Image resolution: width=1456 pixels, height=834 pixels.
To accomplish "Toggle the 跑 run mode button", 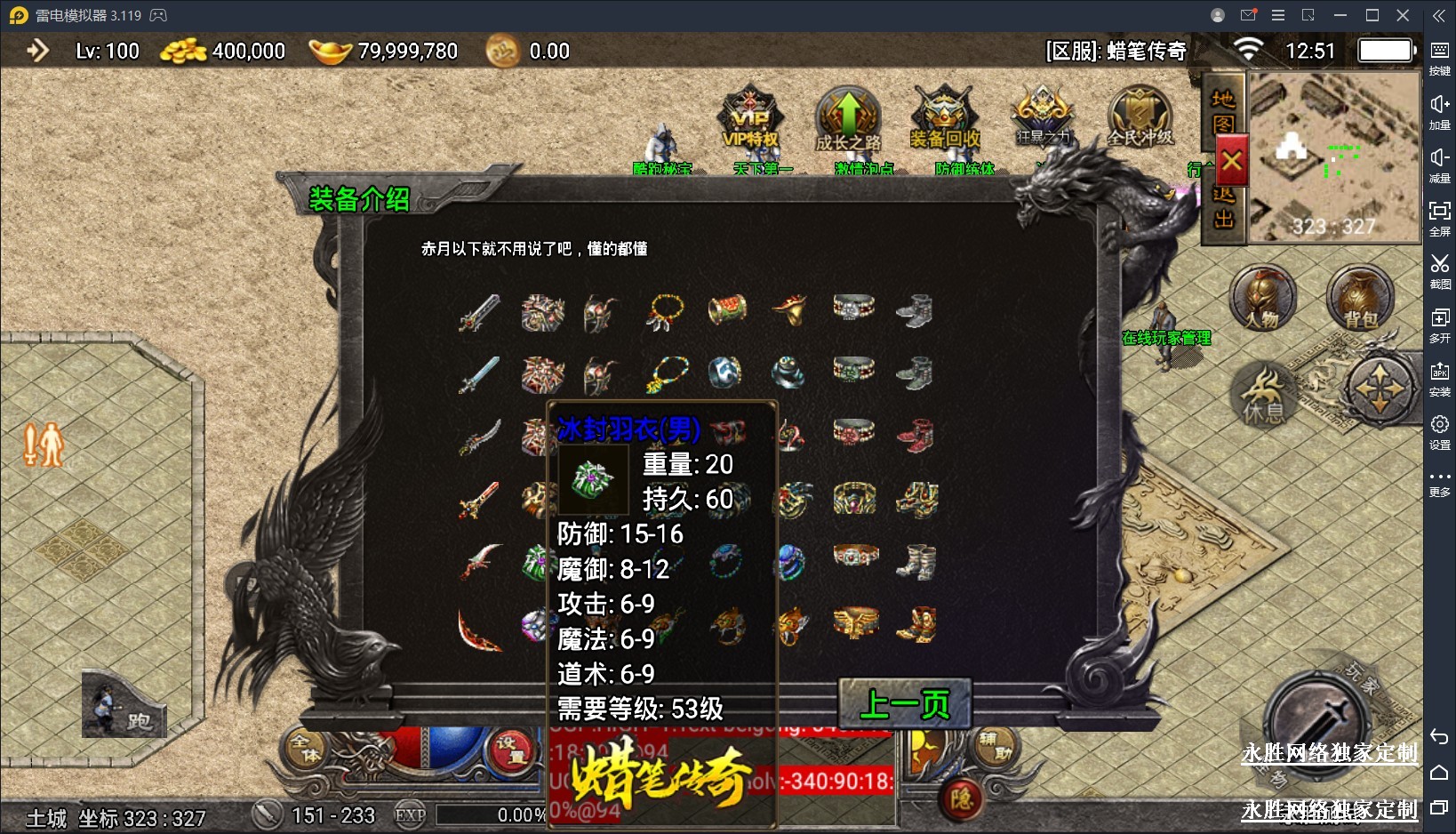I will [124, 707].
